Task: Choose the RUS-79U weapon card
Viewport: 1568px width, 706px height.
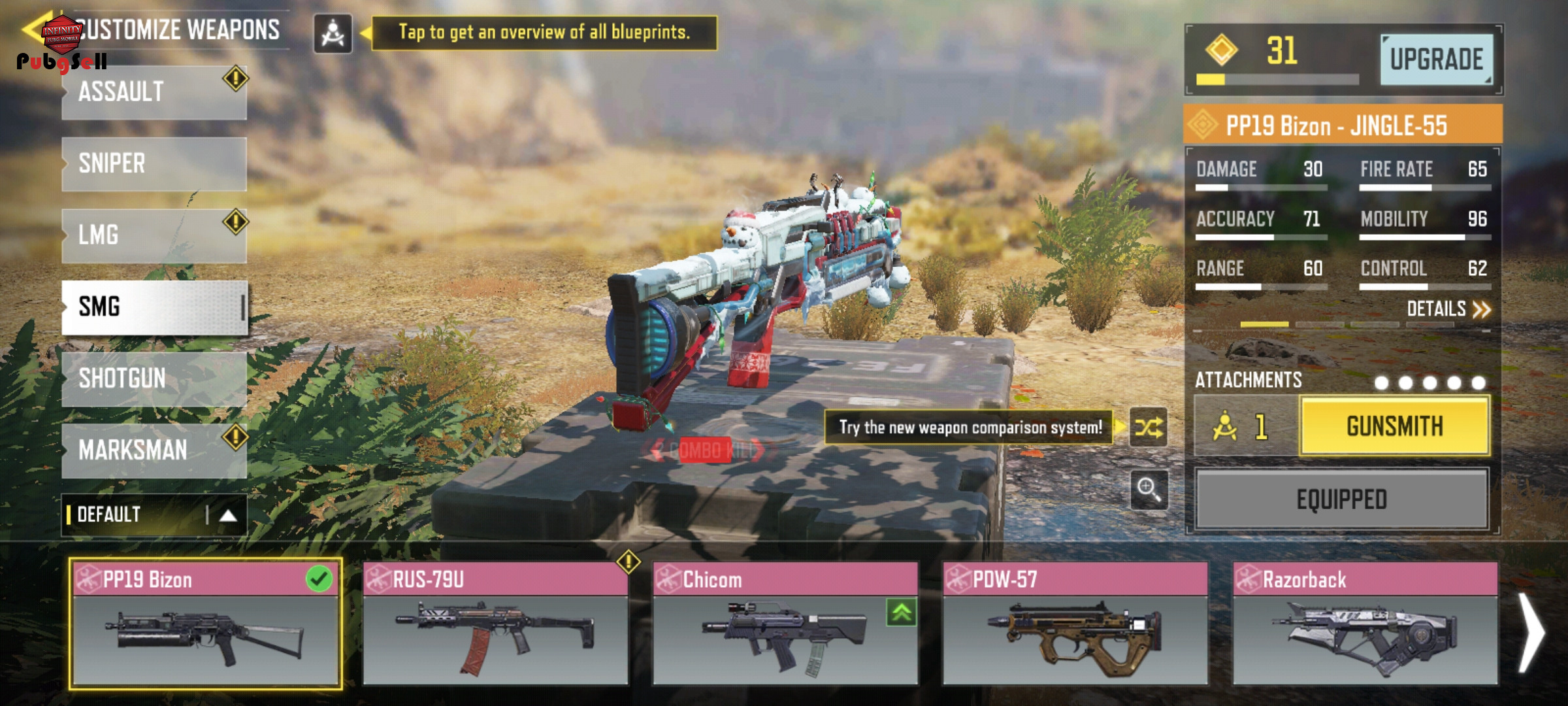Action: (495, 624)
